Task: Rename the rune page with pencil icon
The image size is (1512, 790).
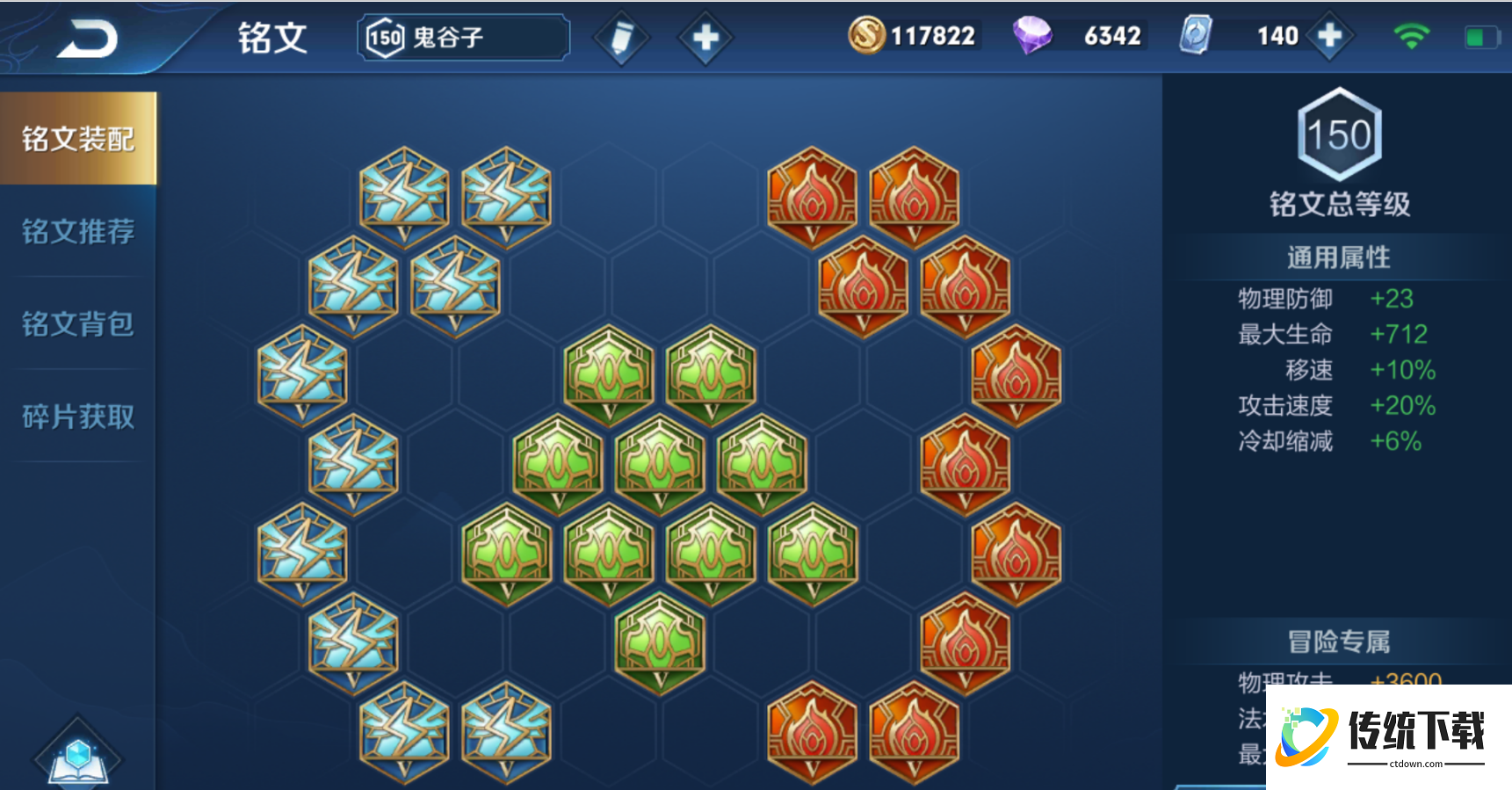Action: point(621,38)
